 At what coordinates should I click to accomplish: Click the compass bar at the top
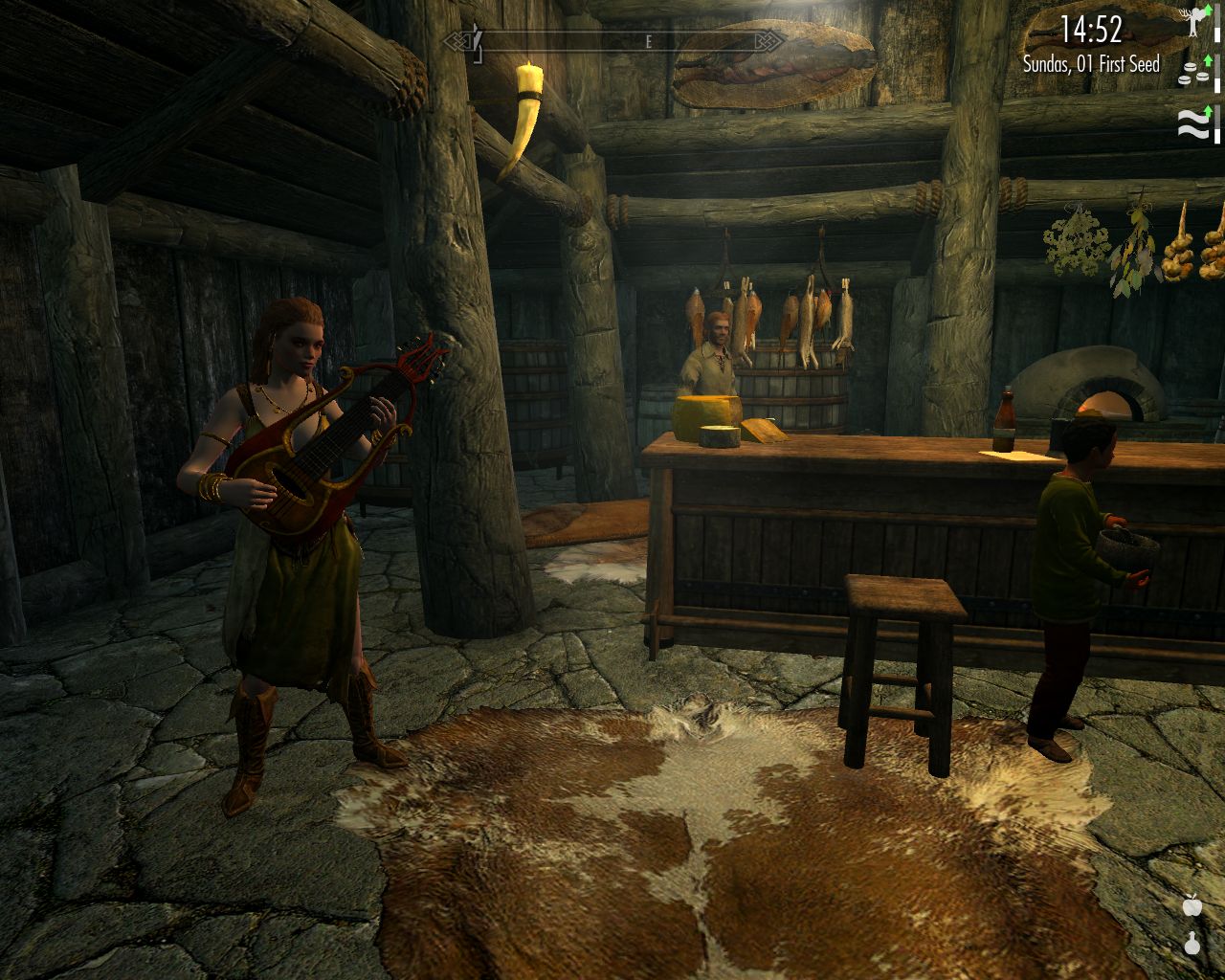tap(613, 41)
